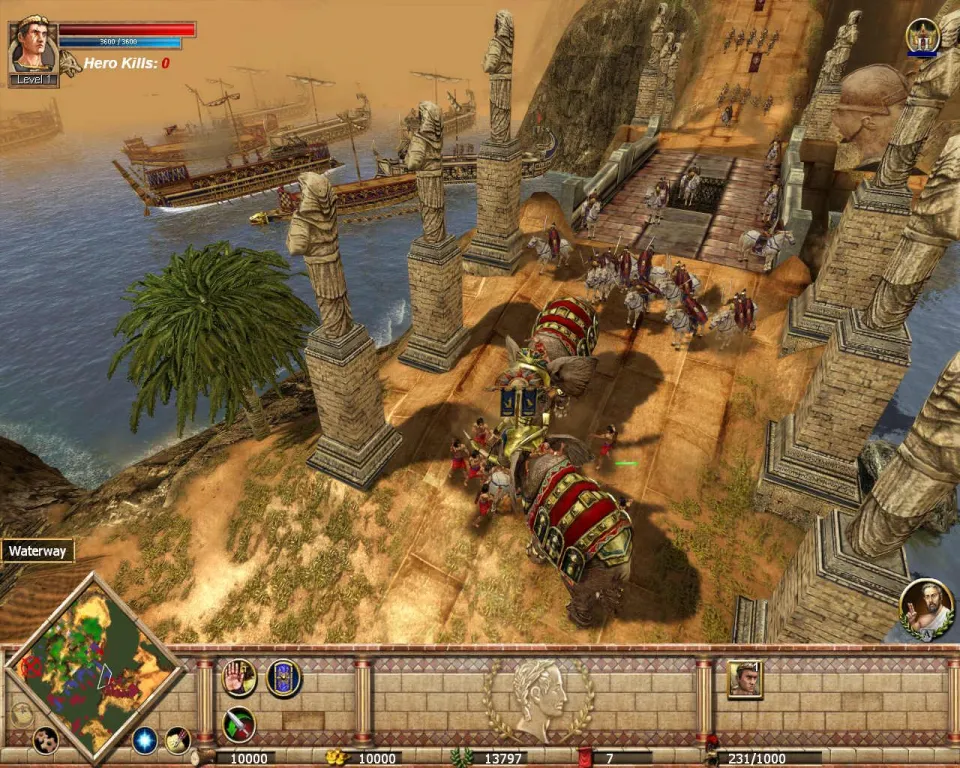The width and height of the screenshot is (960, 768).
Task: Click the temple building icon at top right
Action: click(922, 36)
